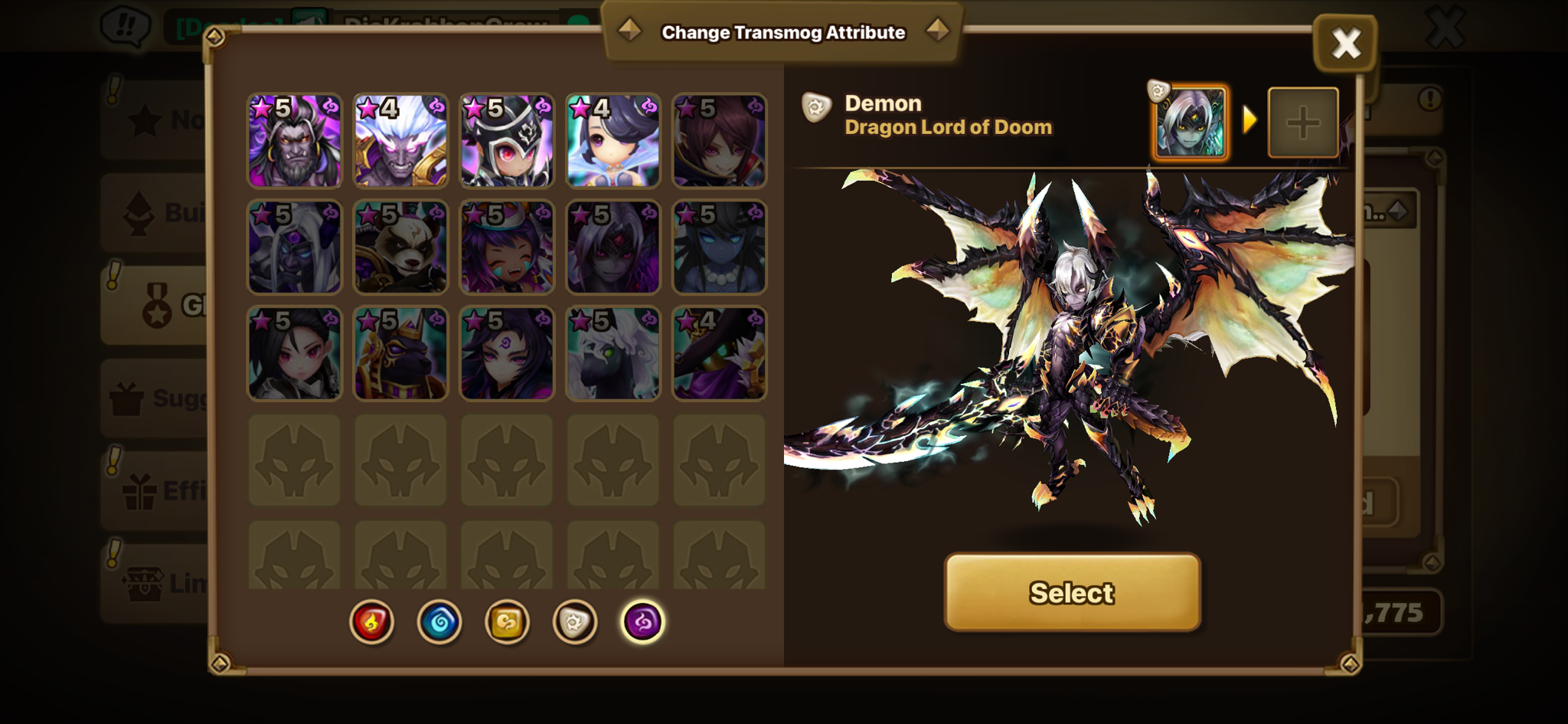Close the Change Transmog Attribute window
Screen dimensions: 1568x724
(x=1345, y=43)
